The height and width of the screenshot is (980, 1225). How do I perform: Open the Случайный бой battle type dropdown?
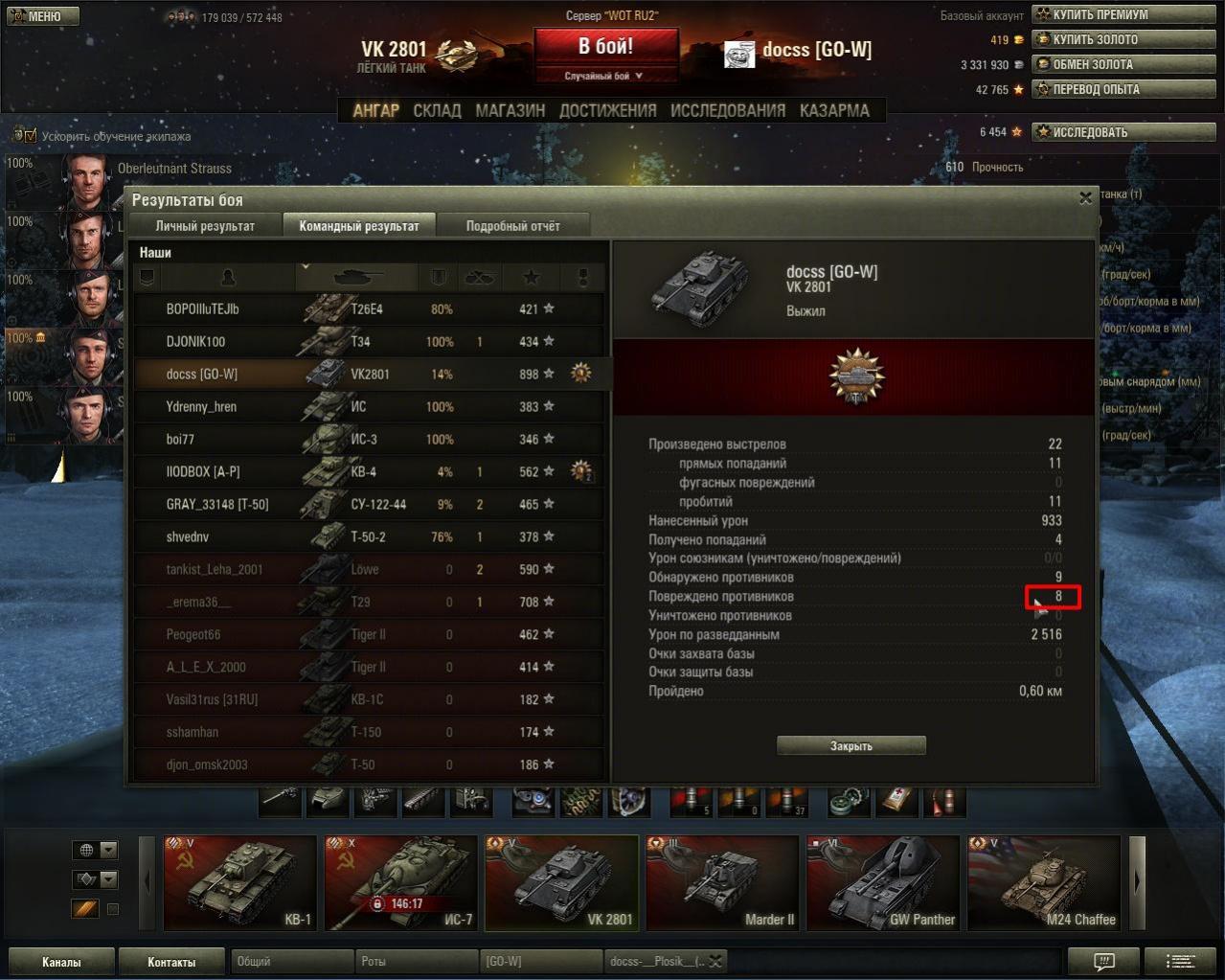click(605, 76)
